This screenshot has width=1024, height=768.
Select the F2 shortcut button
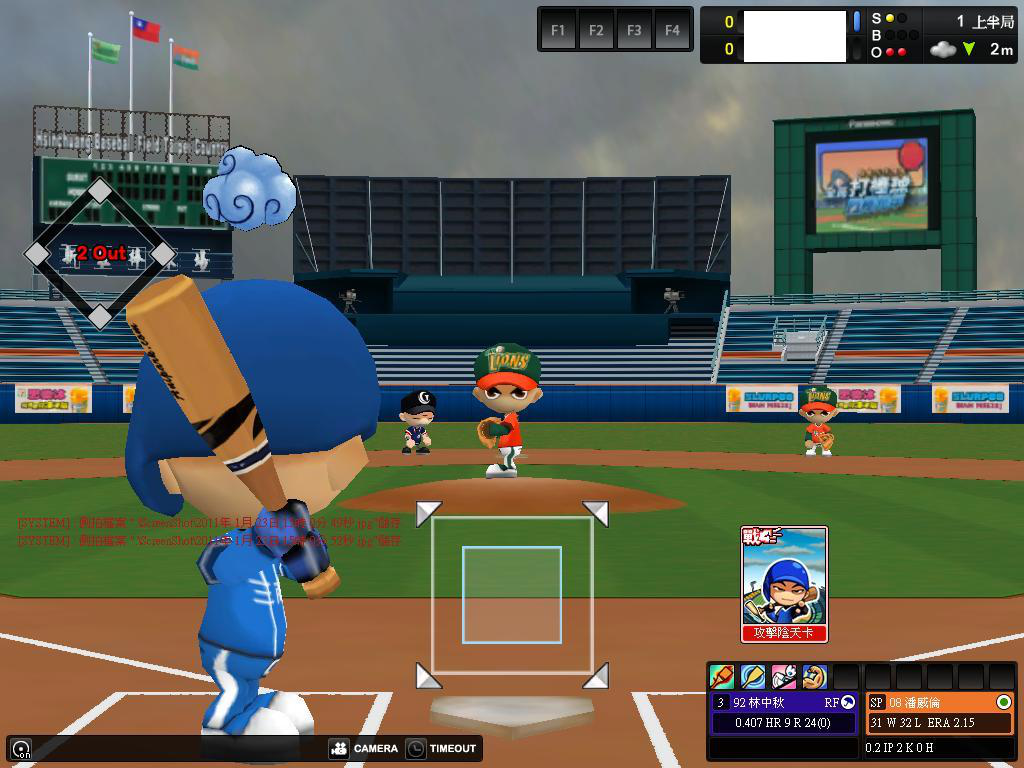pos(596,30)
